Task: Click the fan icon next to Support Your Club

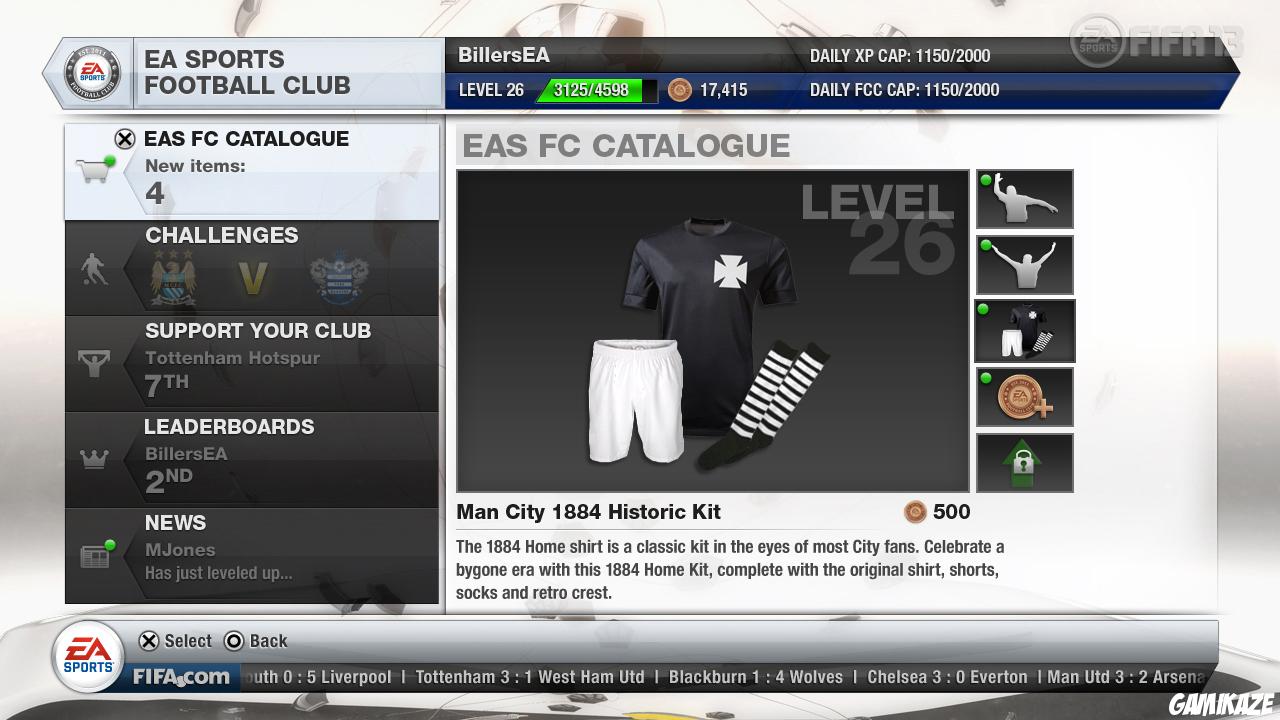Action: [93, 363]
